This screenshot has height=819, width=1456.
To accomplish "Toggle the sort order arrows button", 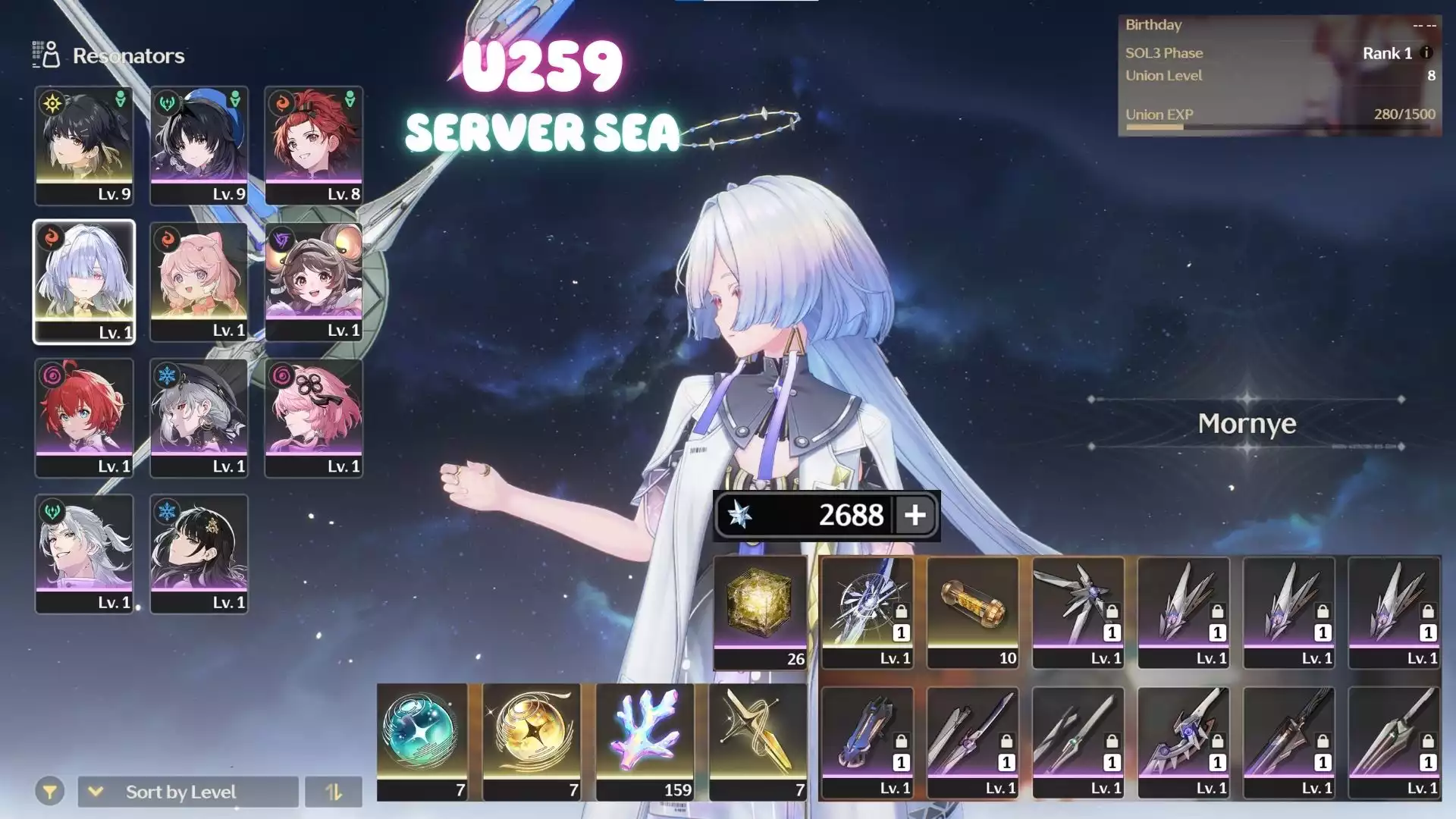I will (334, 792).
